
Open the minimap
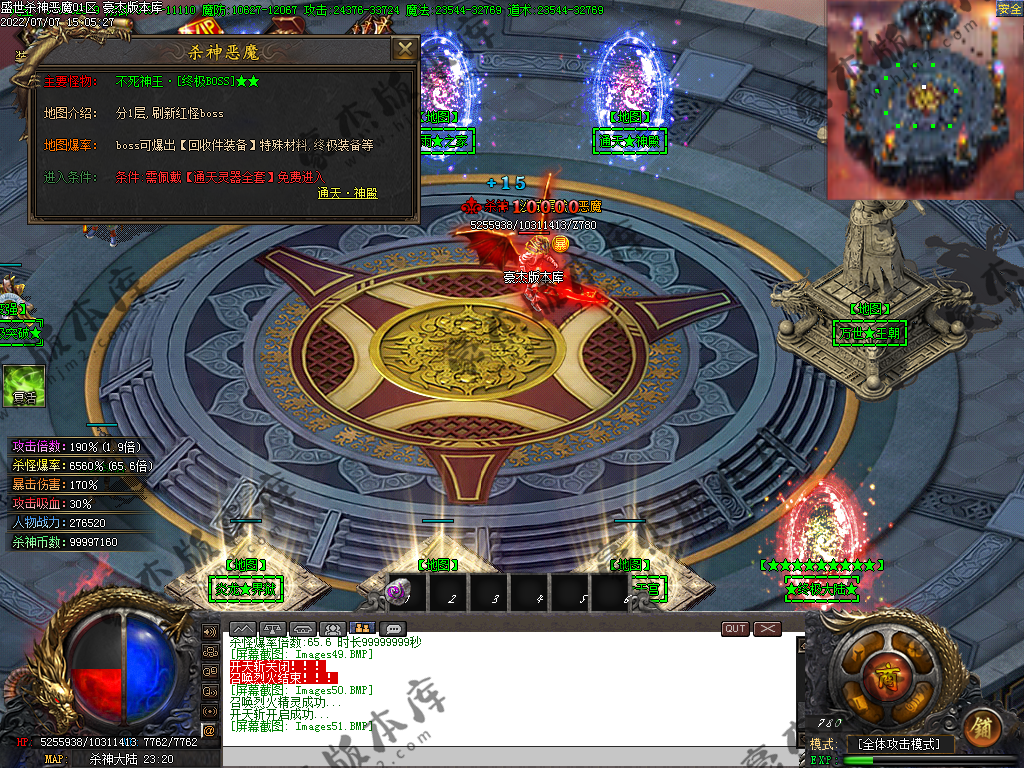[924, 98]
